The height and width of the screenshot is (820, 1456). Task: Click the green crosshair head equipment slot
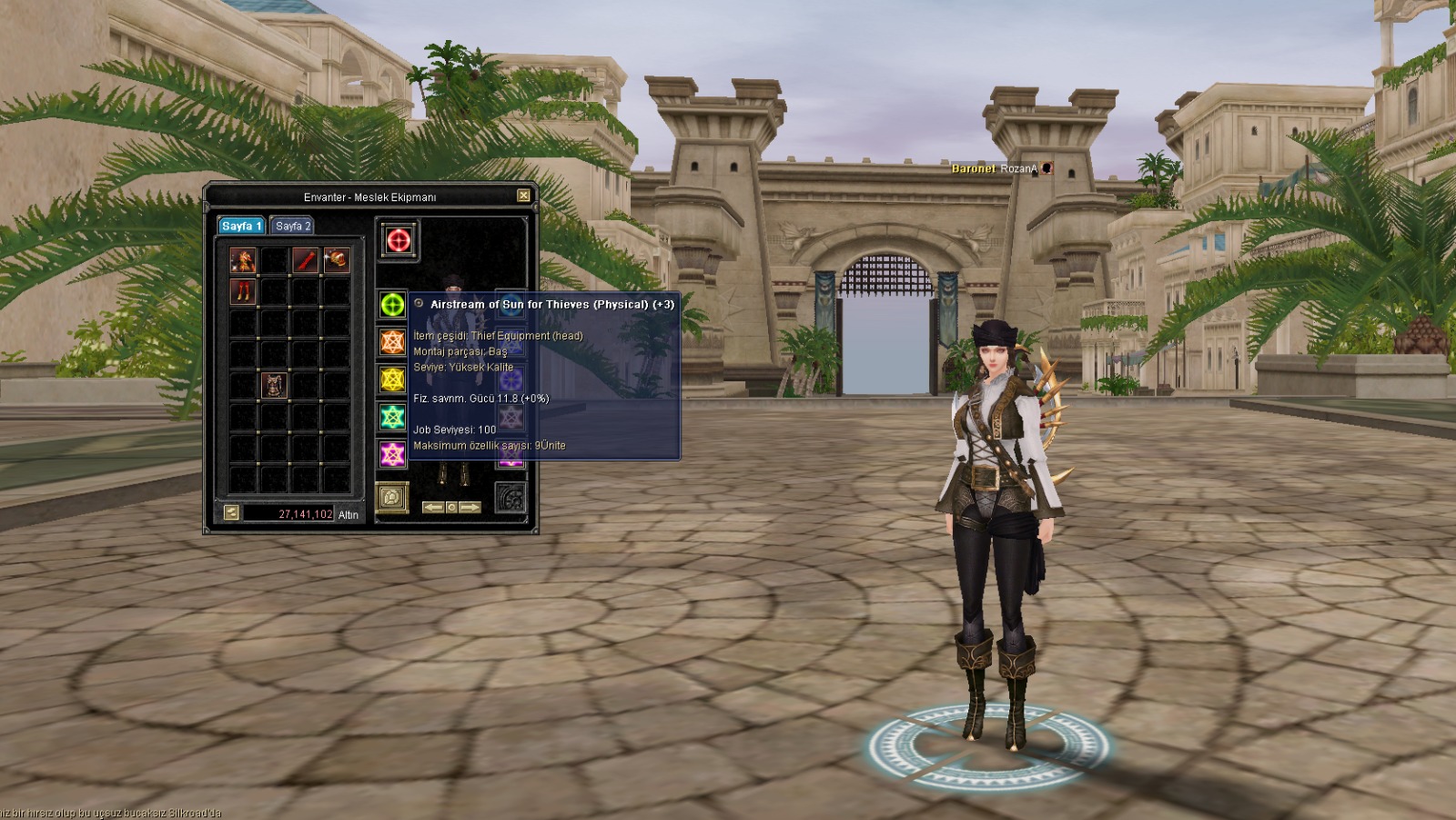[x=392, y=305]
